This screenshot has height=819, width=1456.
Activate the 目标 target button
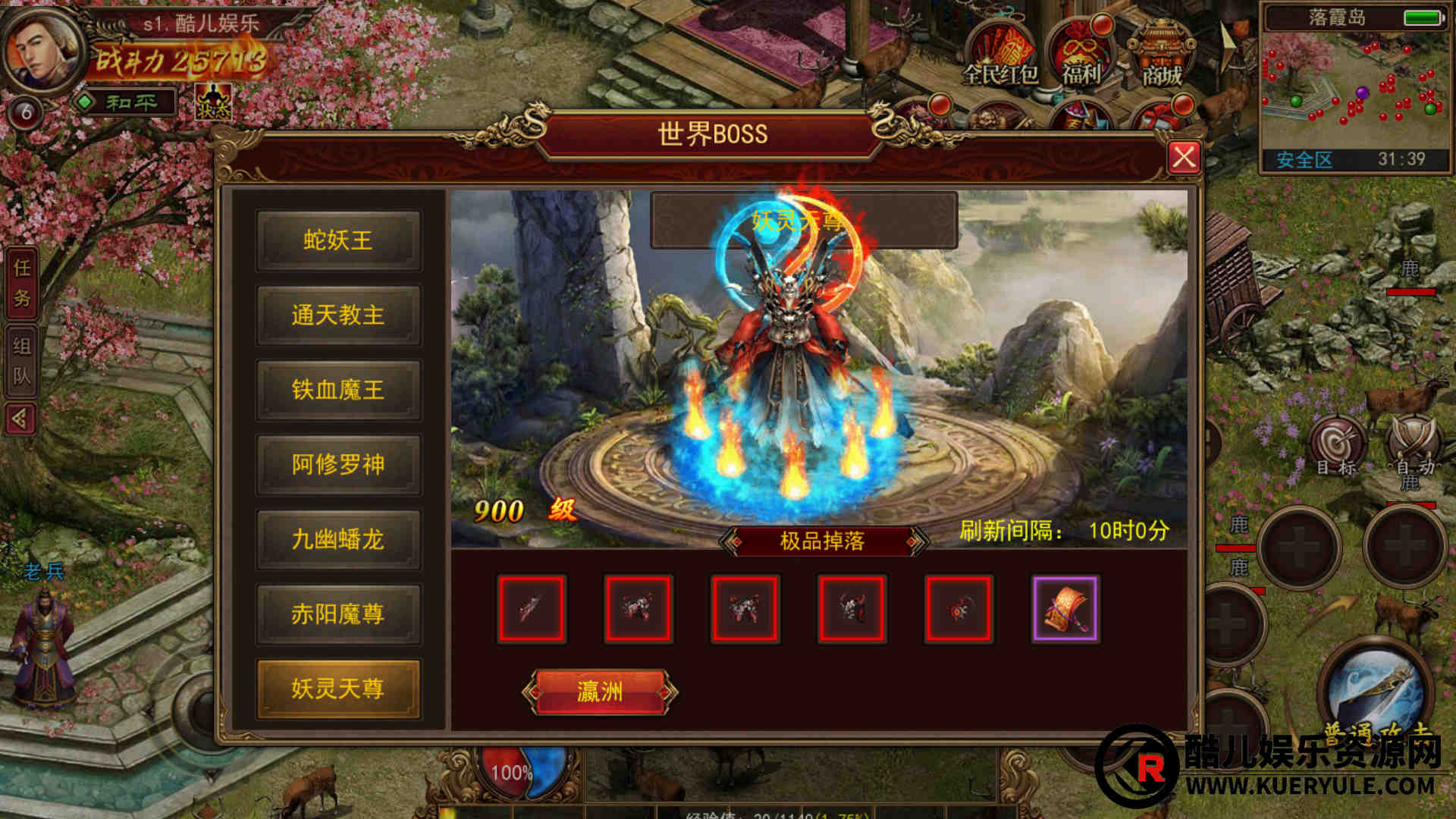coord(1336,447)
